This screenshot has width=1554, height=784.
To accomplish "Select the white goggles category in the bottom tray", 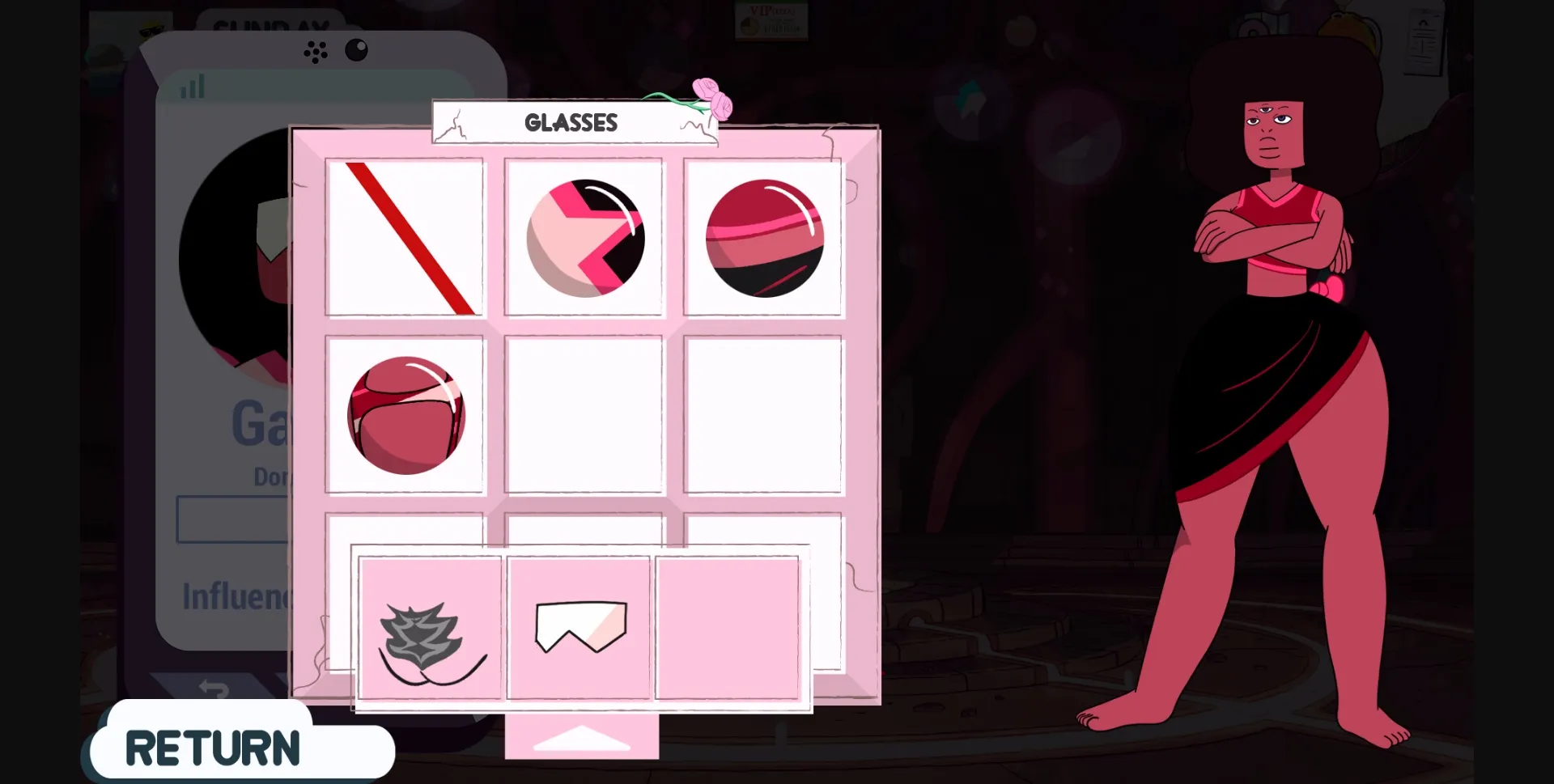I will [579, 627].
